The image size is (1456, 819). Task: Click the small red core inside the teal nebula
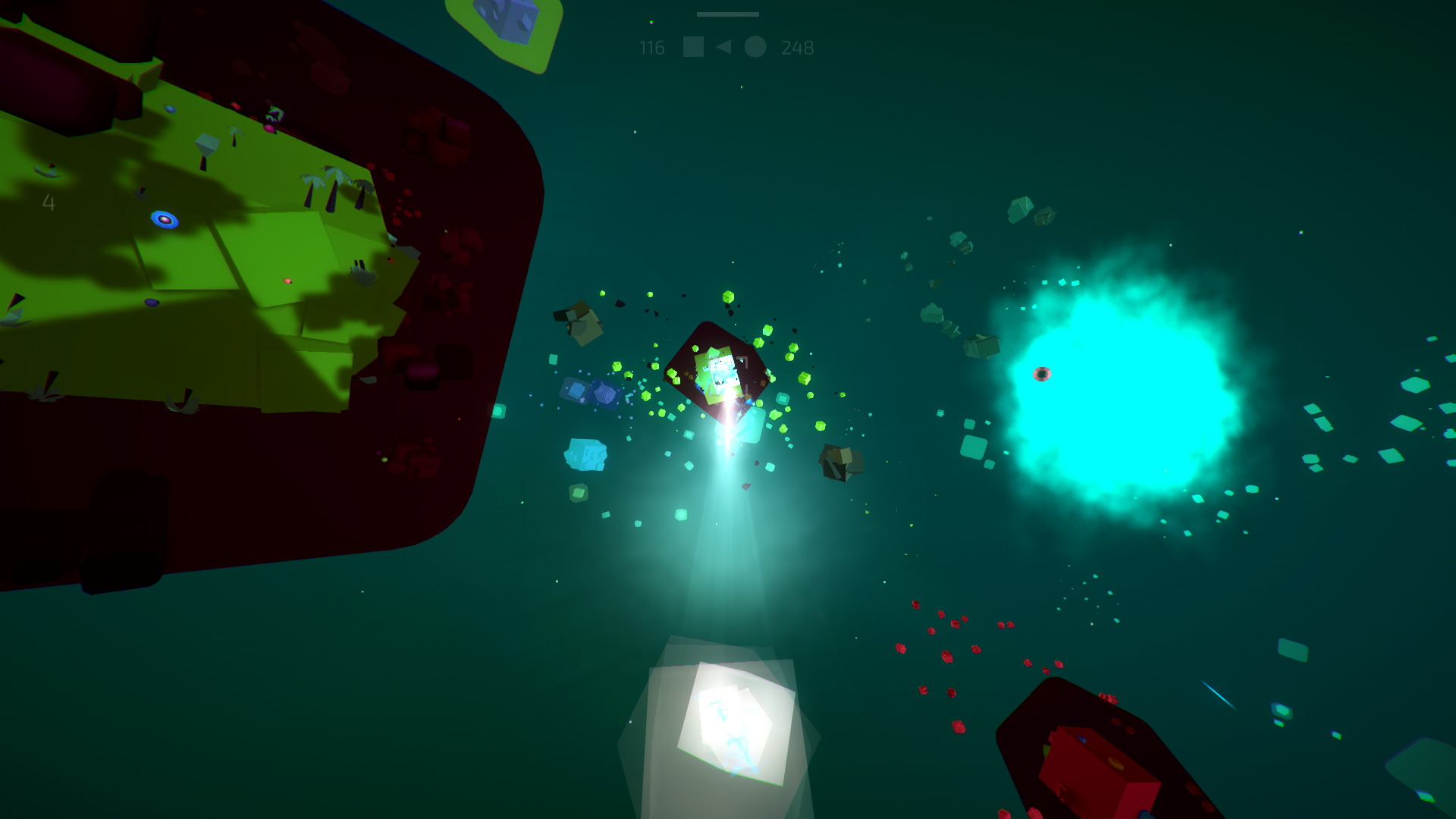coord(1043,374)
